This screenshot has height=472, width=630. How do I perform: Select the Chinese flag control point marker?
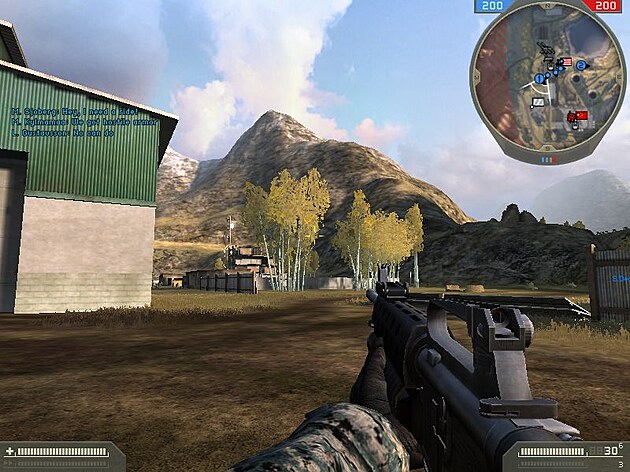click(581, 117)
